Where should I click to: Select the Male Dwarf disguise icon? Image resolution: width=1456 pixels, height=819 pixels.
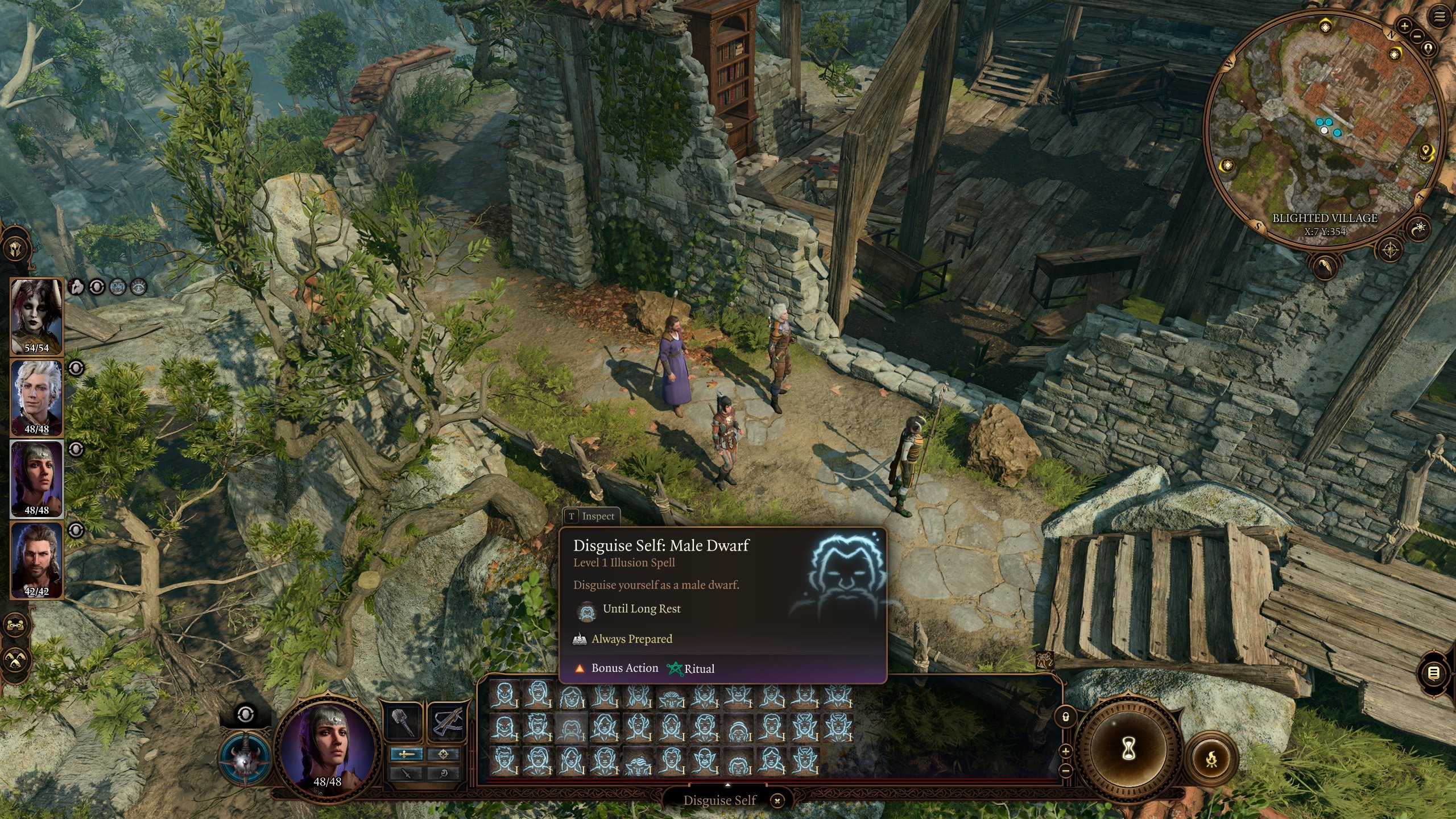coord(570,728)
